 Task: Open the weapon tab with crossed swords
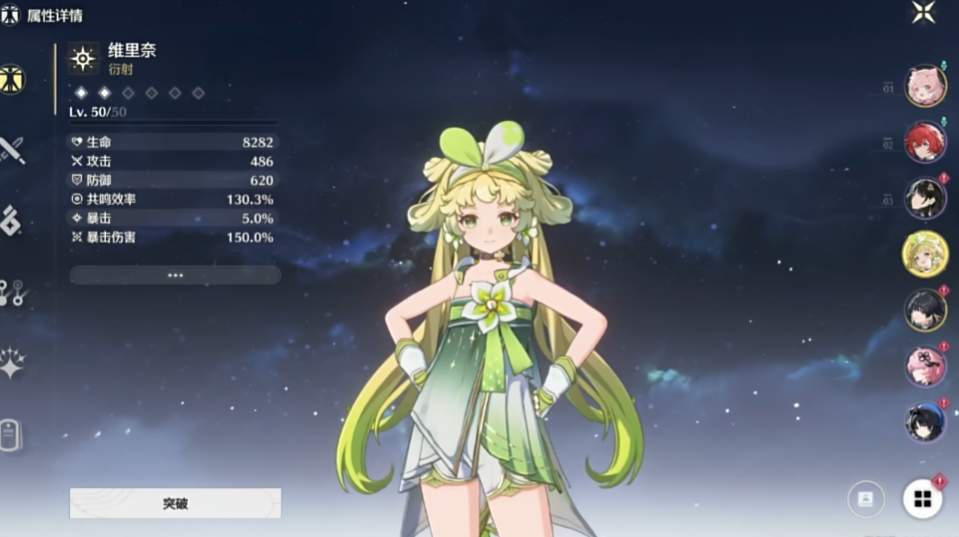pyautogui.click(x=13, y=151)
